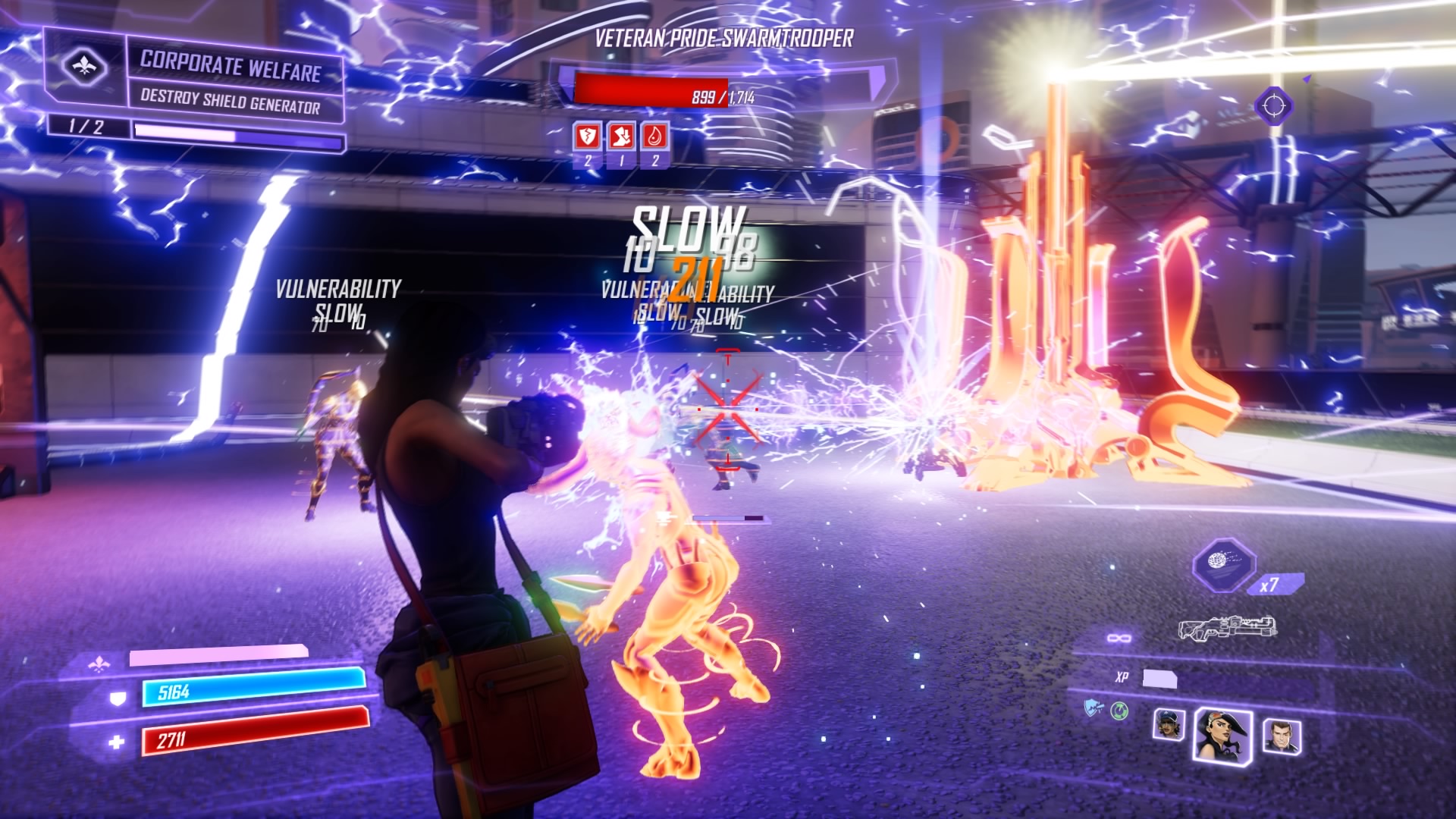The width and height of the screenshot is (1456, 819).
Task: Switch to the agent wearing a cap
Action: pyautogui.click(x=1168, y=726)
